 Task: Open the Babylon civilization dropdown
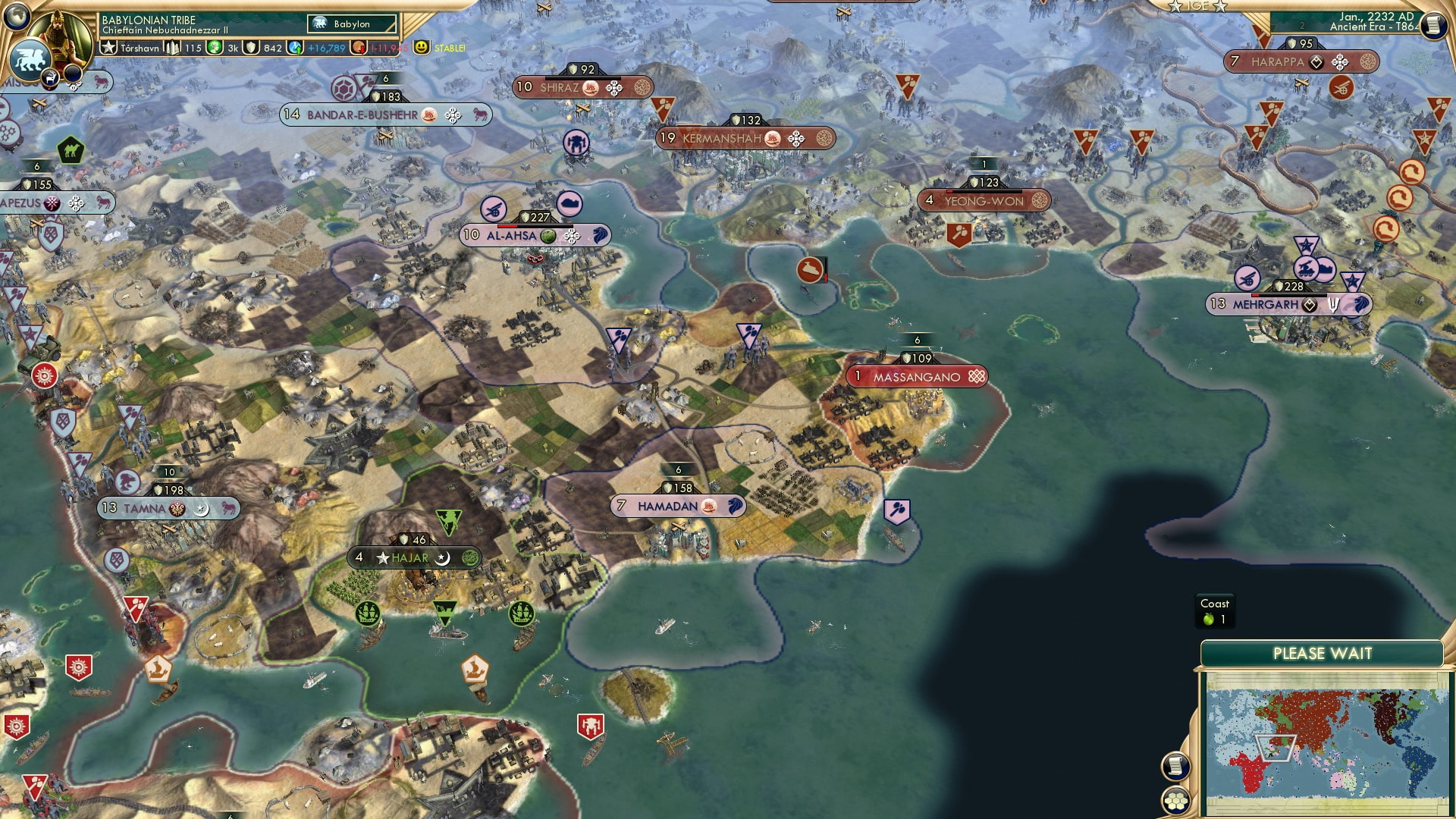pos(350,24)
